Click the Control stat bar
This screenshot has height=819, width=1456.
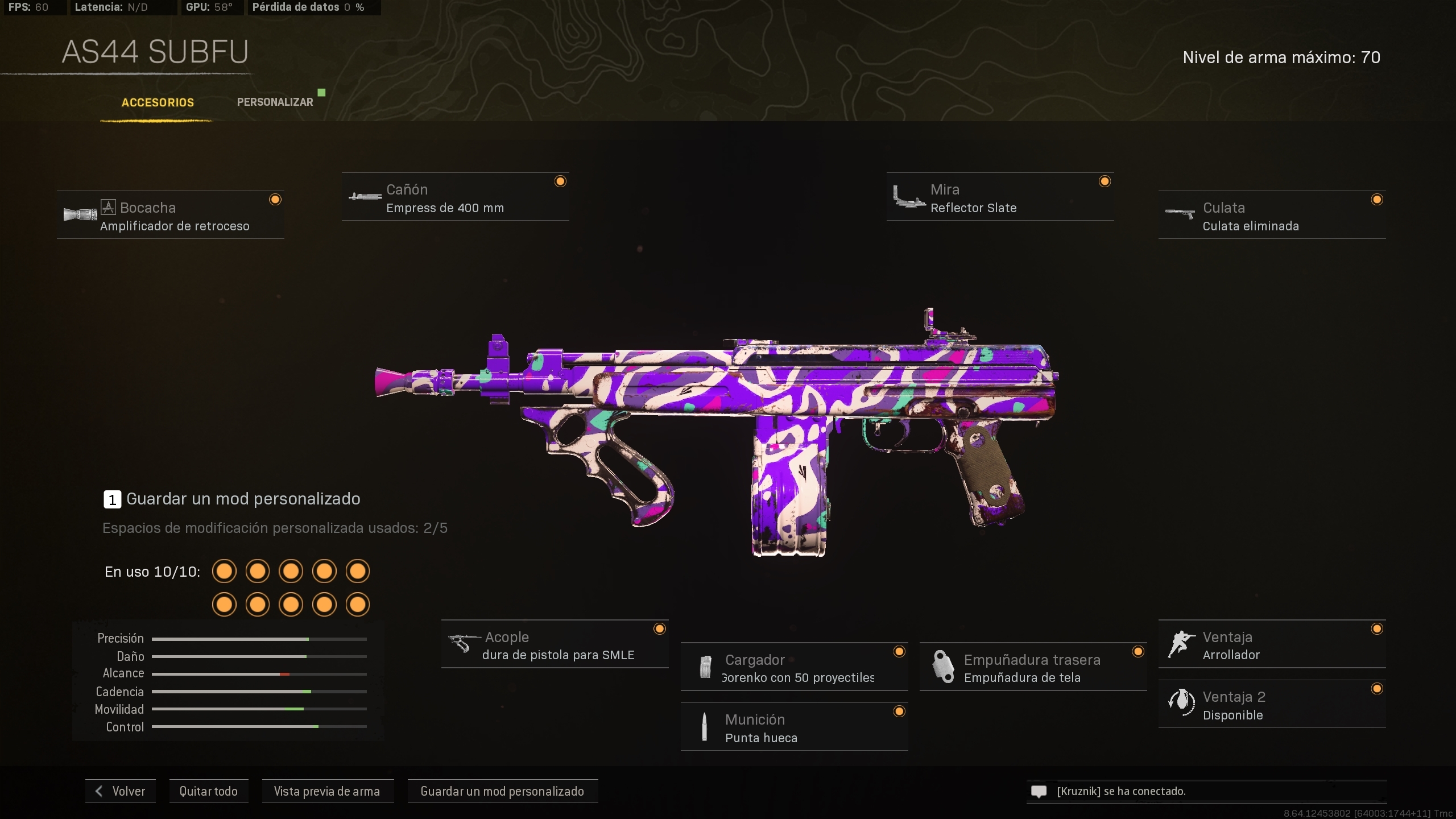(x=259, y=727)
